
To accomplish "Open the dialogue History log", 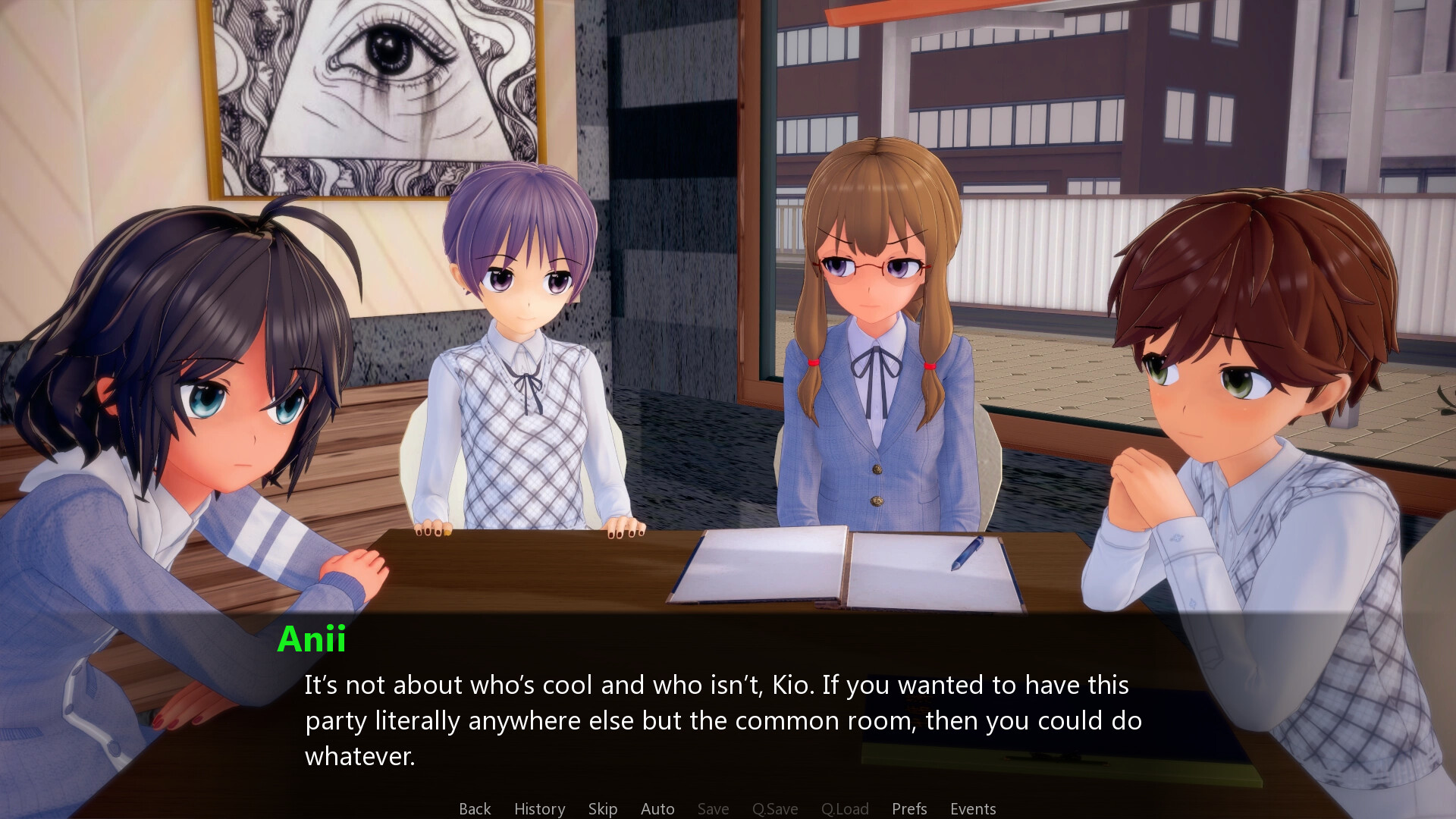I will (539, 808).
